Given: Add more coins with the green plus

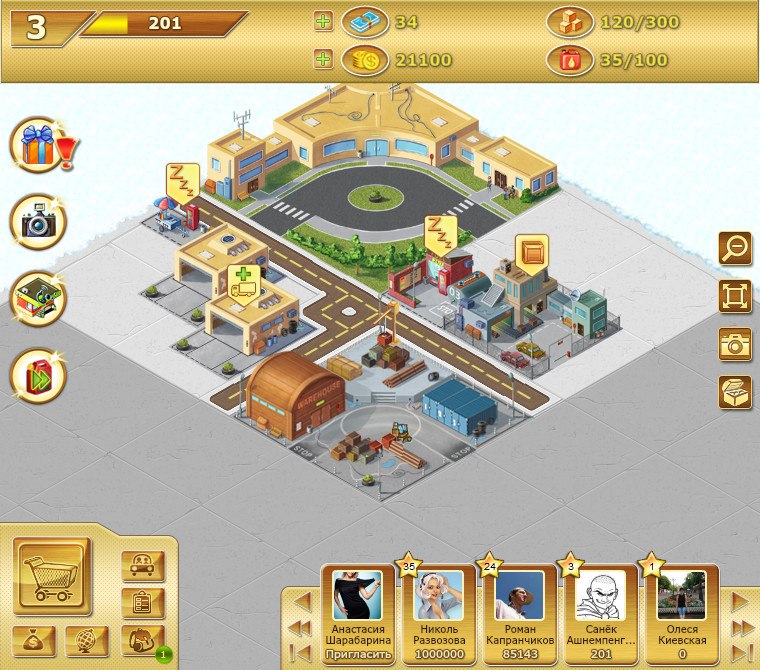Looking at the screenshot, I should click(x=323, y=60).
